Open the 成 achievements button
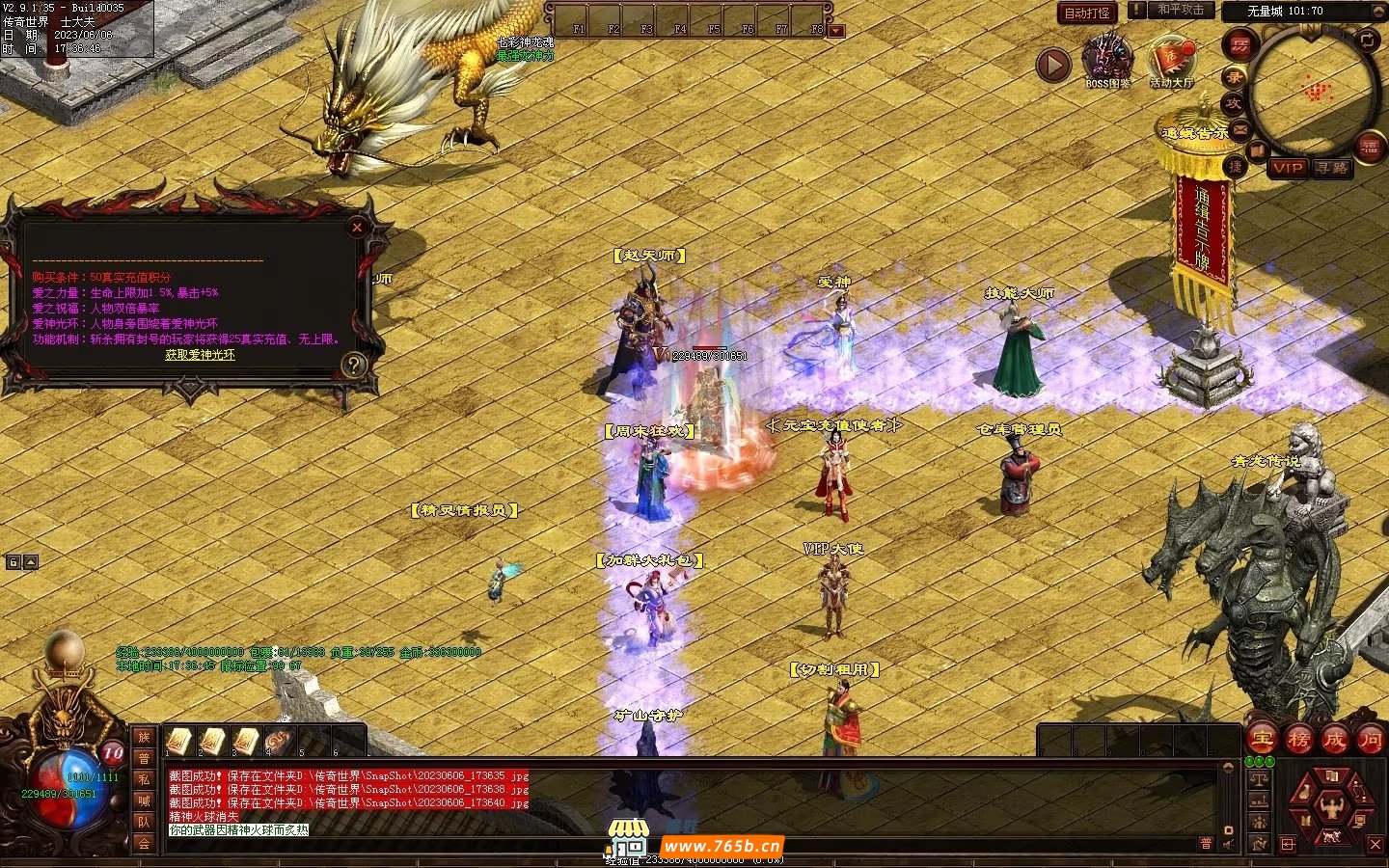 click(x=1335, y=740)
